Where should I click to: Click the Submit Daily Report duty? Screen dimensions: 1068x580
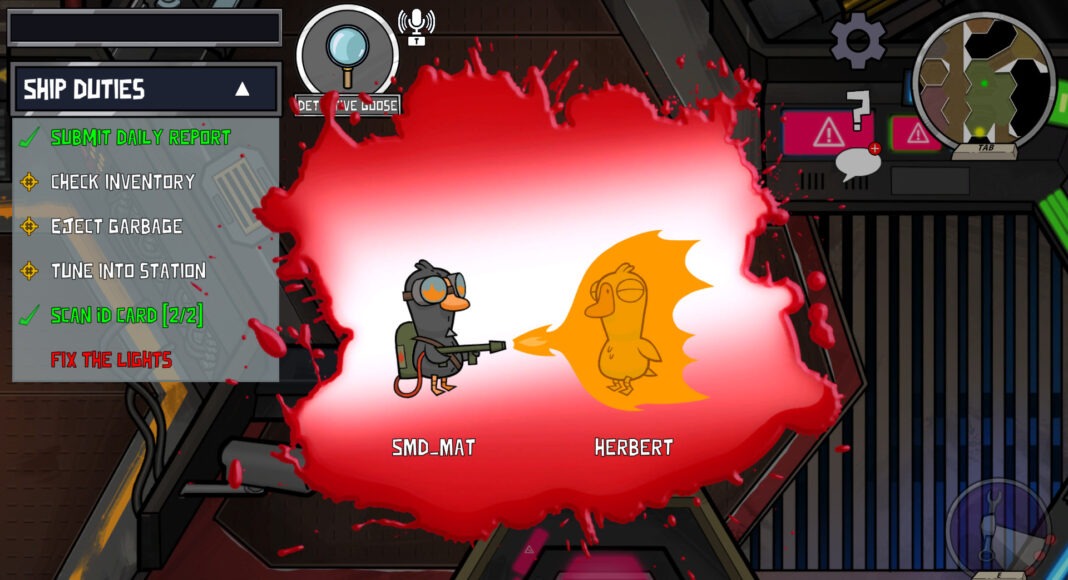tap(140, 137)
